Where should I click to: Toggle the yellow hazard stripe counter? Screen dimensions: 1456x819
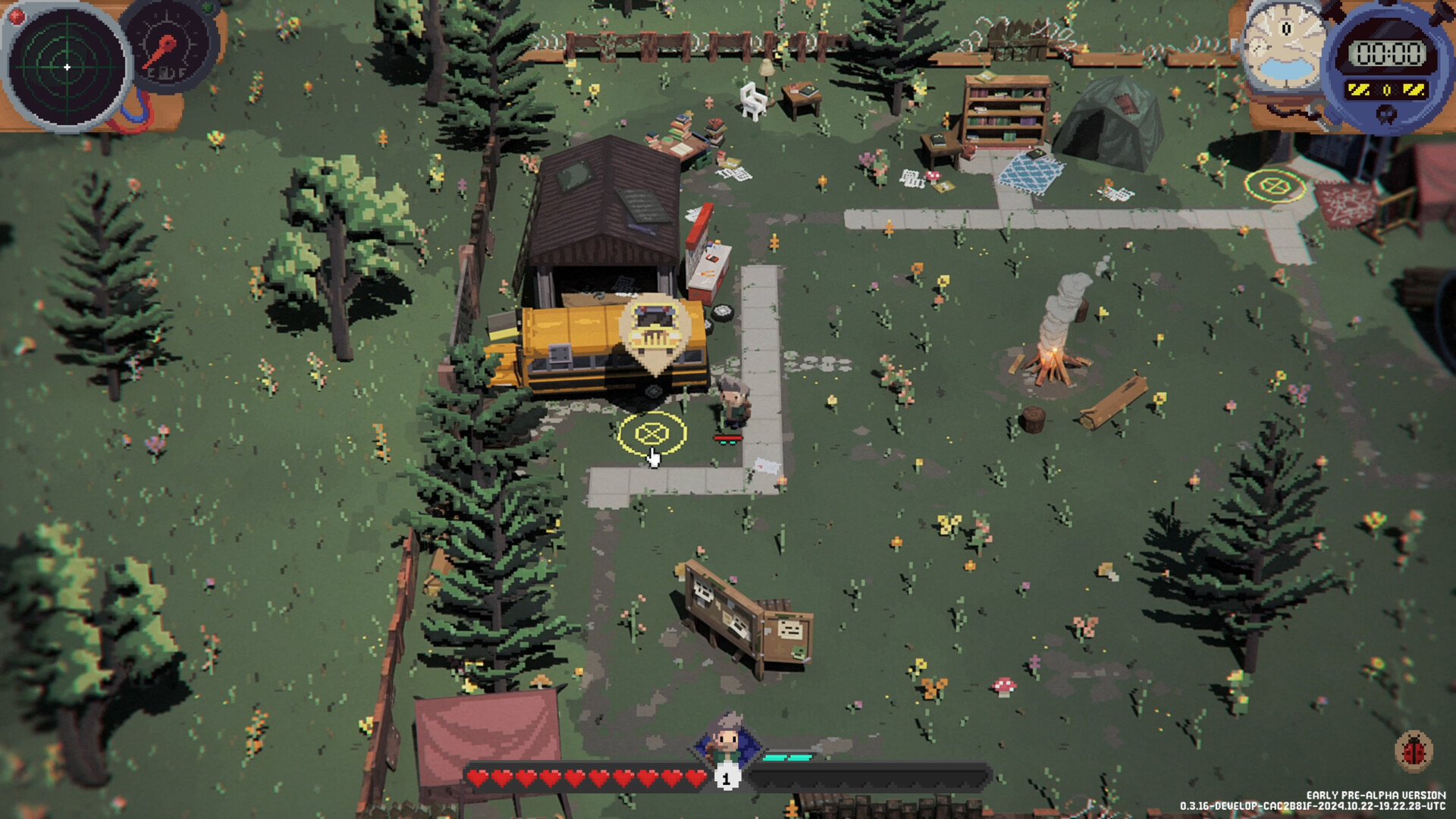1388,89
